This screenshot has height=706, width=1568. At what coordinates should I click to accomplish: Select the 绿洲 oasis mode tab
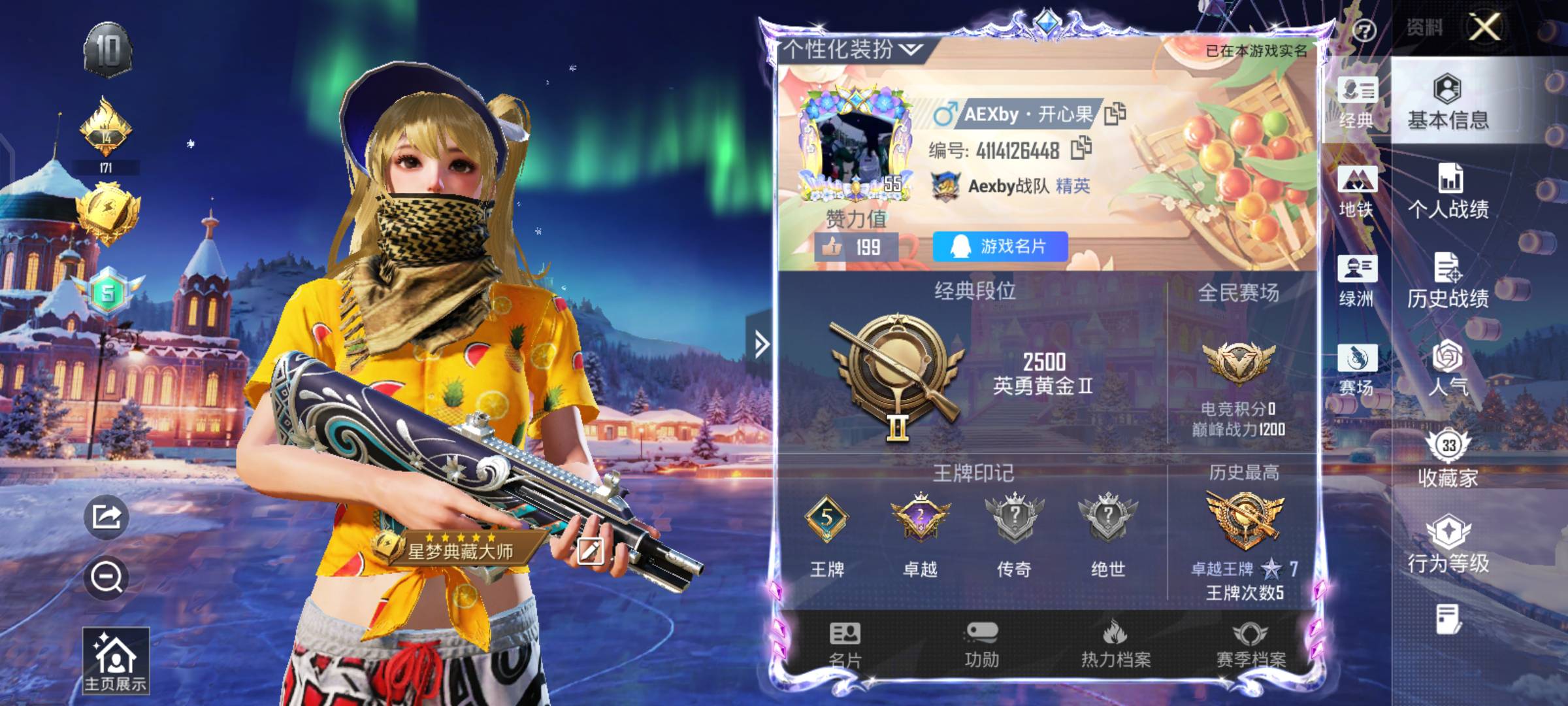(1356, 280)
